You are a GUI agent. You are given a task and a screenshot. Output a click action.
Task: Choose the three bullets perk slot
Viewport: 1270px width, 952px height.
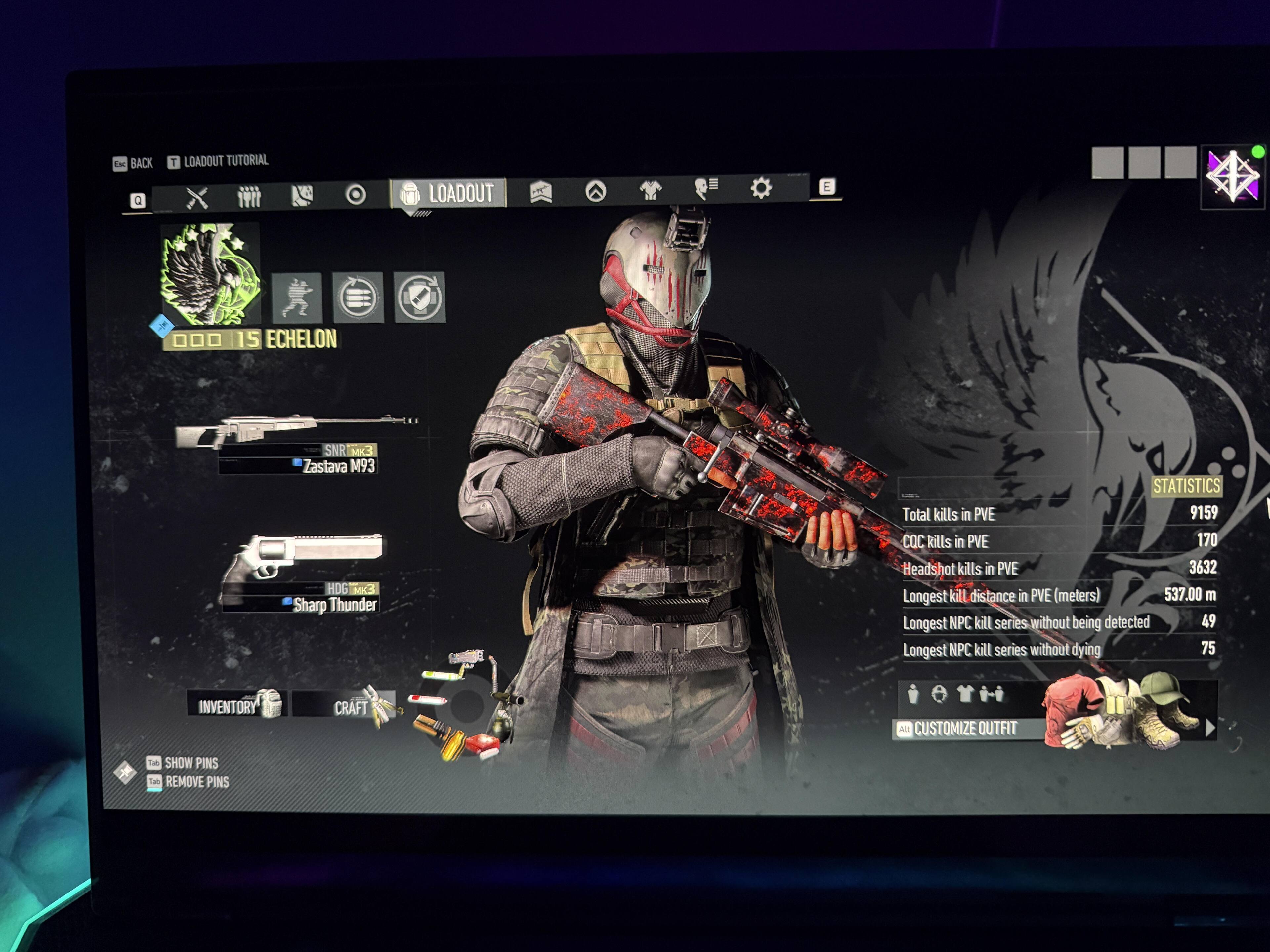click(x=358, y=297)
